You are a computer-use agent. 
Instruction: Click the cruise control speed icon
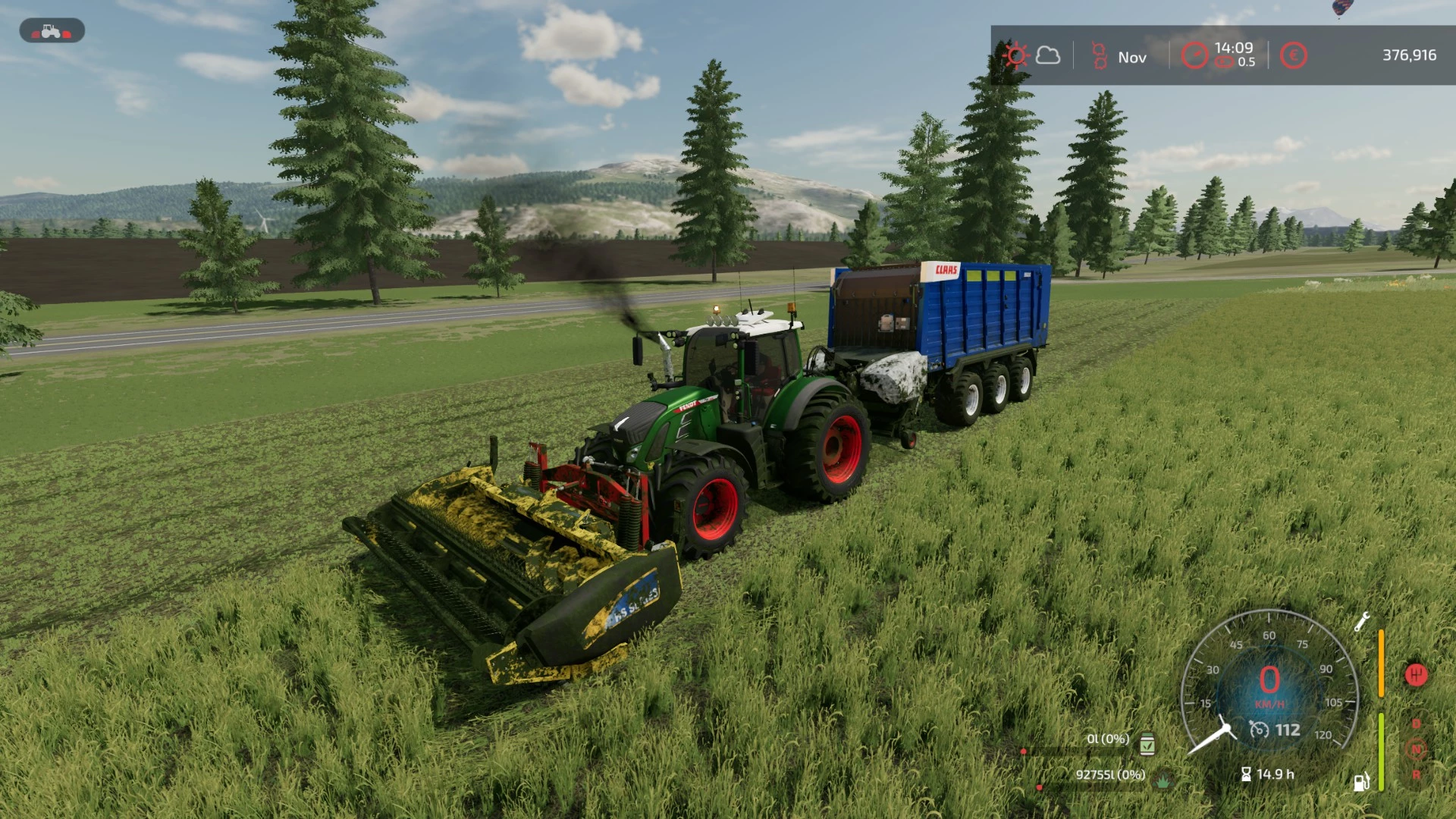coord(1260,730)
